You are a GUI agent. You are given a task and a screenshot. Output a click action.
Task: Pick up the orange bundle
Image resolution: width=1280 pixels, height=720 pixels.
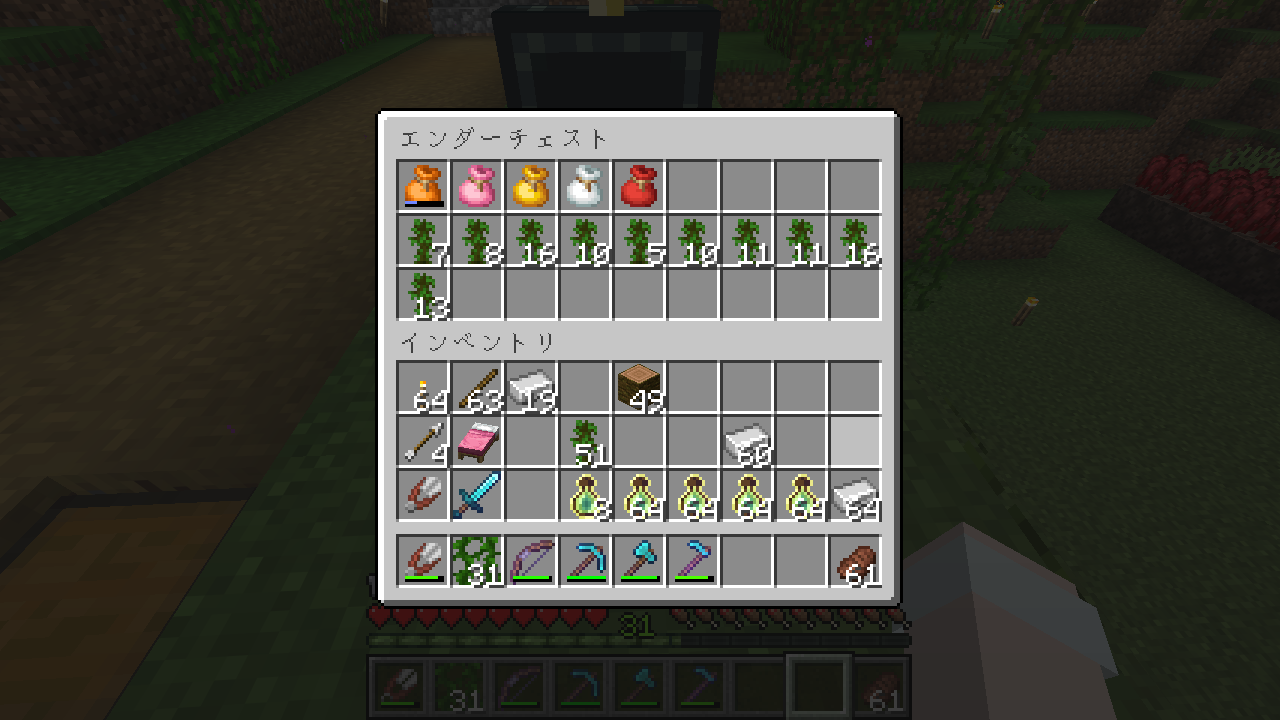pyautogui.click(x=423, y=186)
